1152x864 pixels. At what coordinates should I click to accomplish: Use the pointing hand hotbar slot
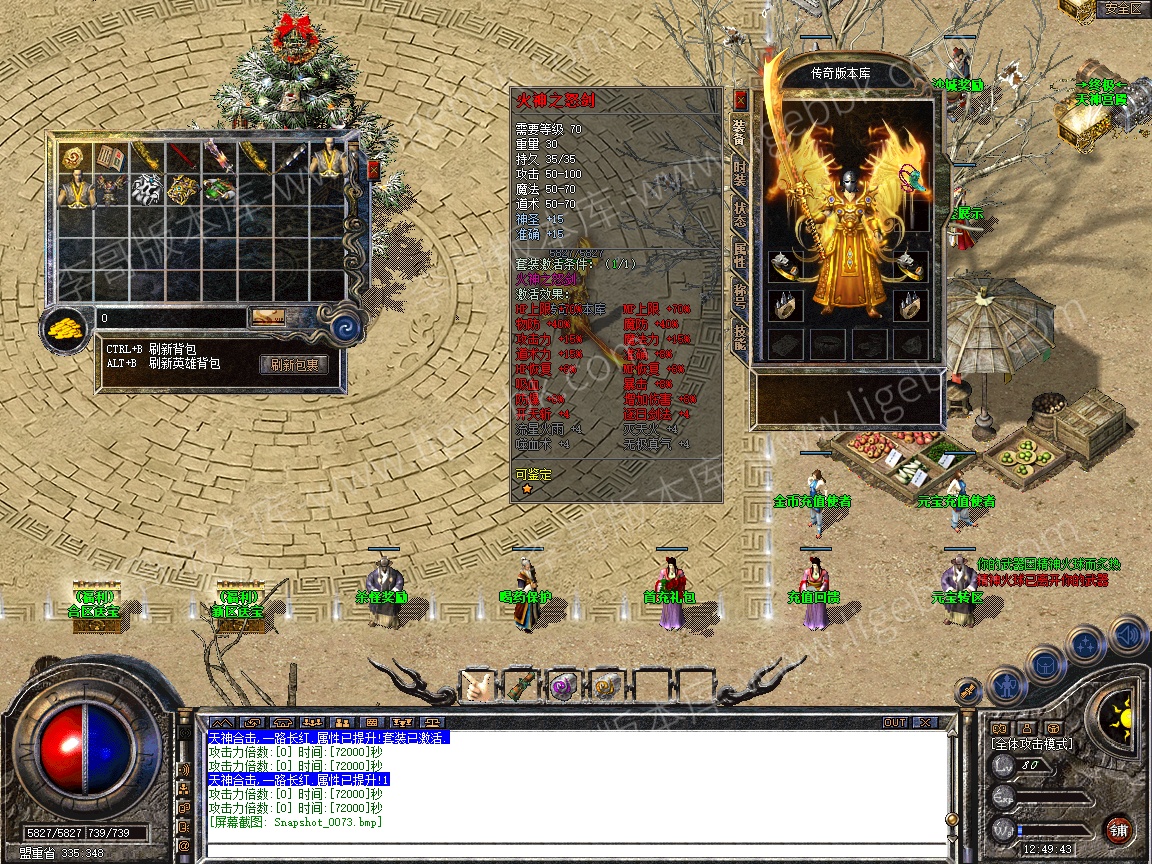(477, 687)
